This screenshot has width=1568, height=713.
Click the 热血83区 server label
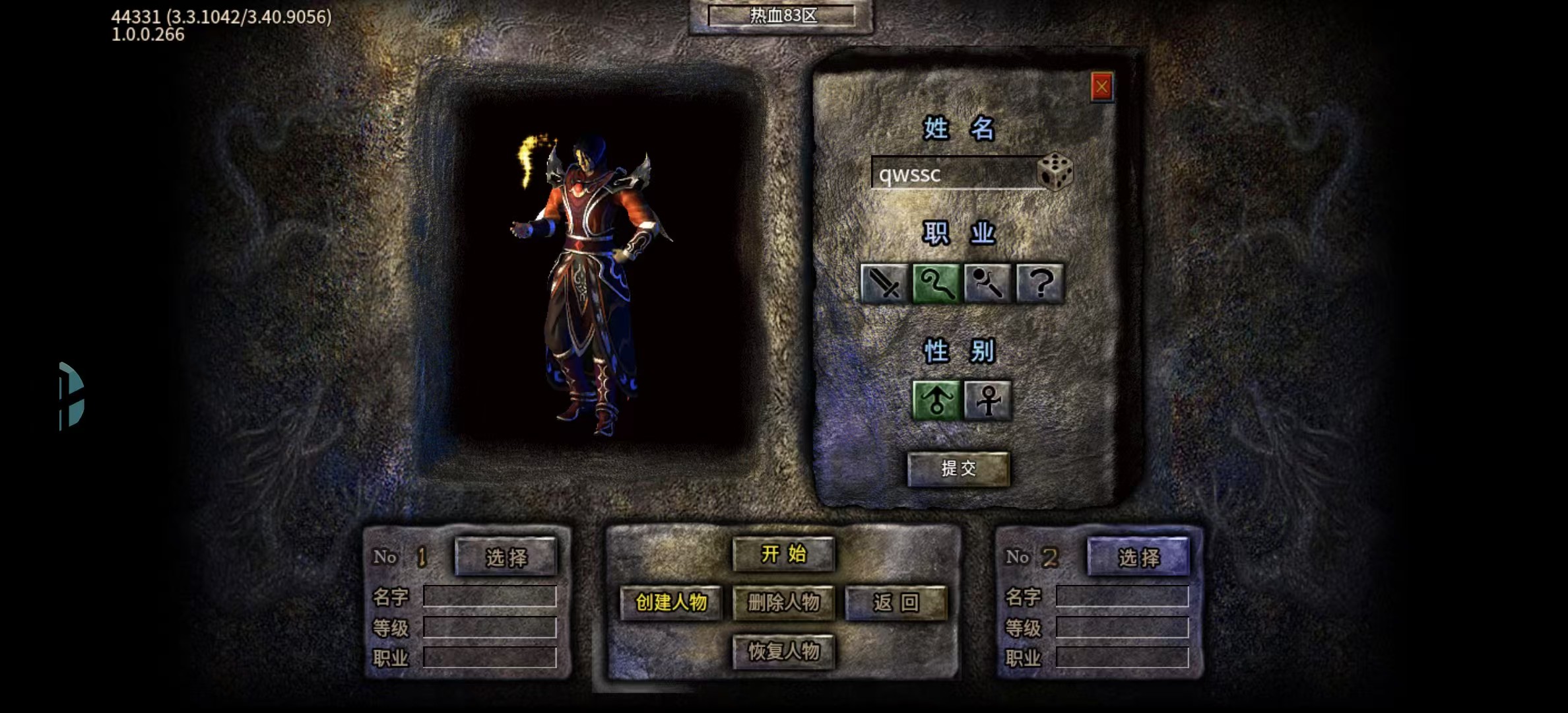point(782,15)
